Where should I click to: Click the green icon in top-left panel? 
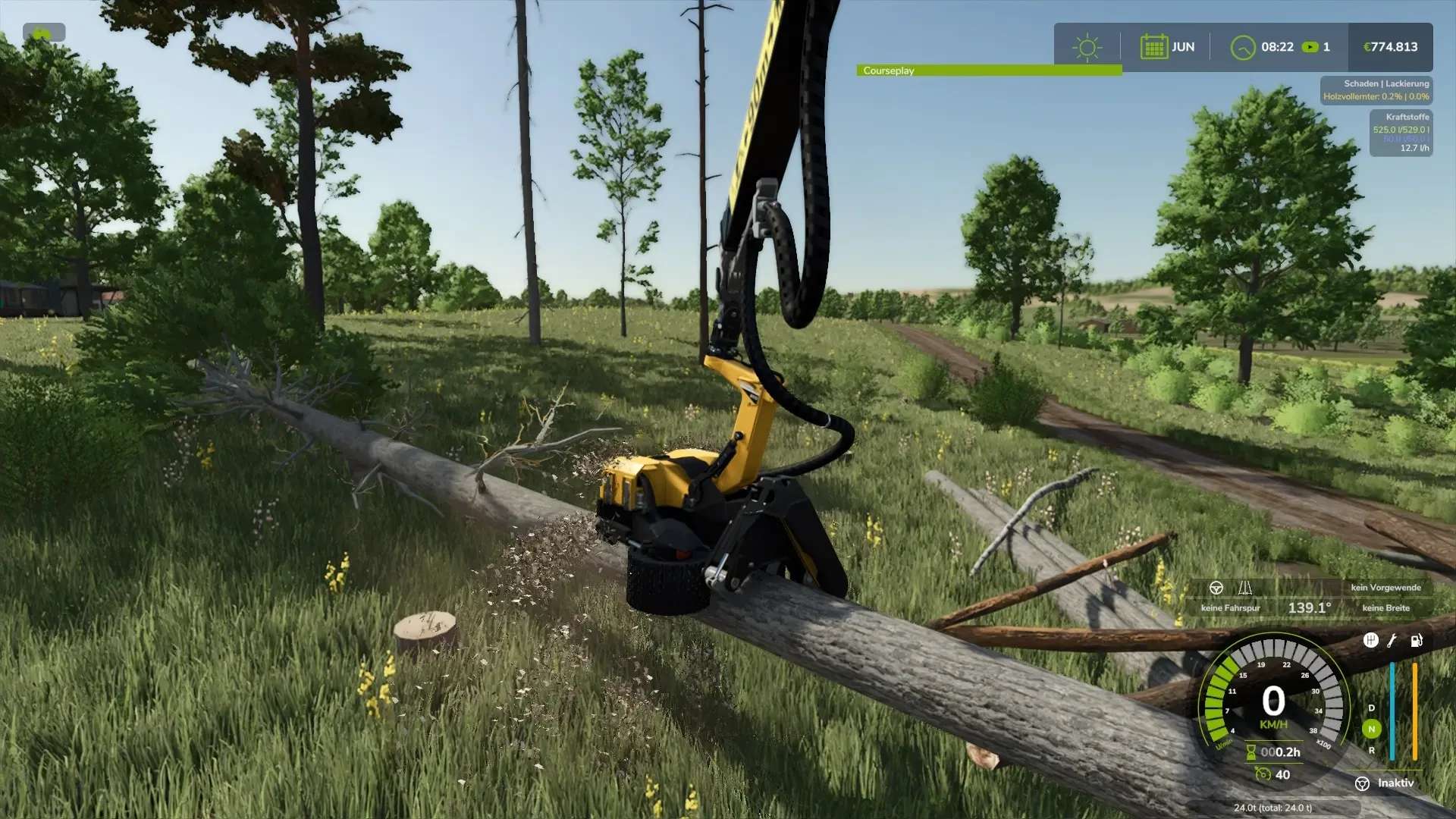pos(43,33)
